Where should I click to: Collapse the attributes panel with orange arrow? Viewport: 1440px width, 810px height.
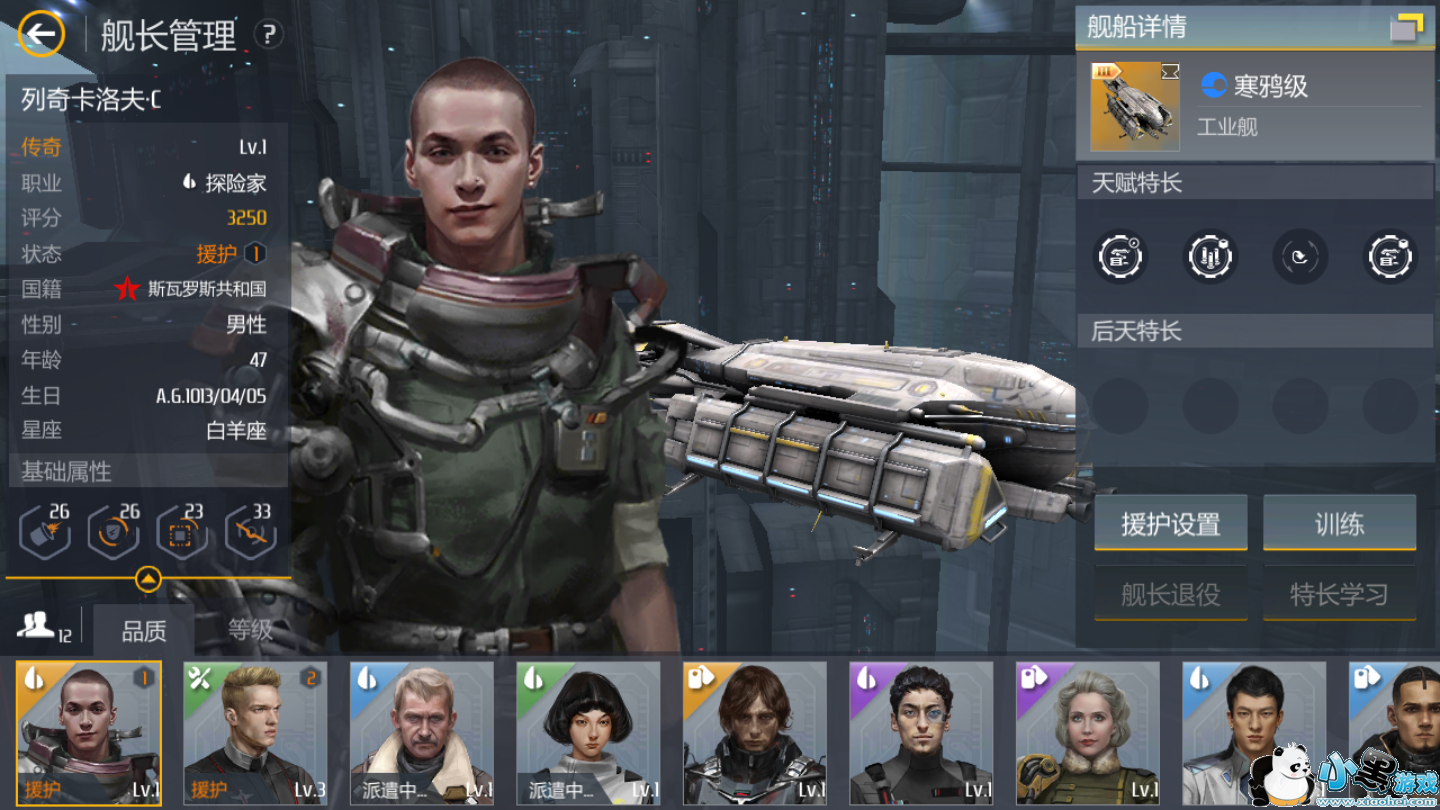pyautogui.click(x=148, y=579)
